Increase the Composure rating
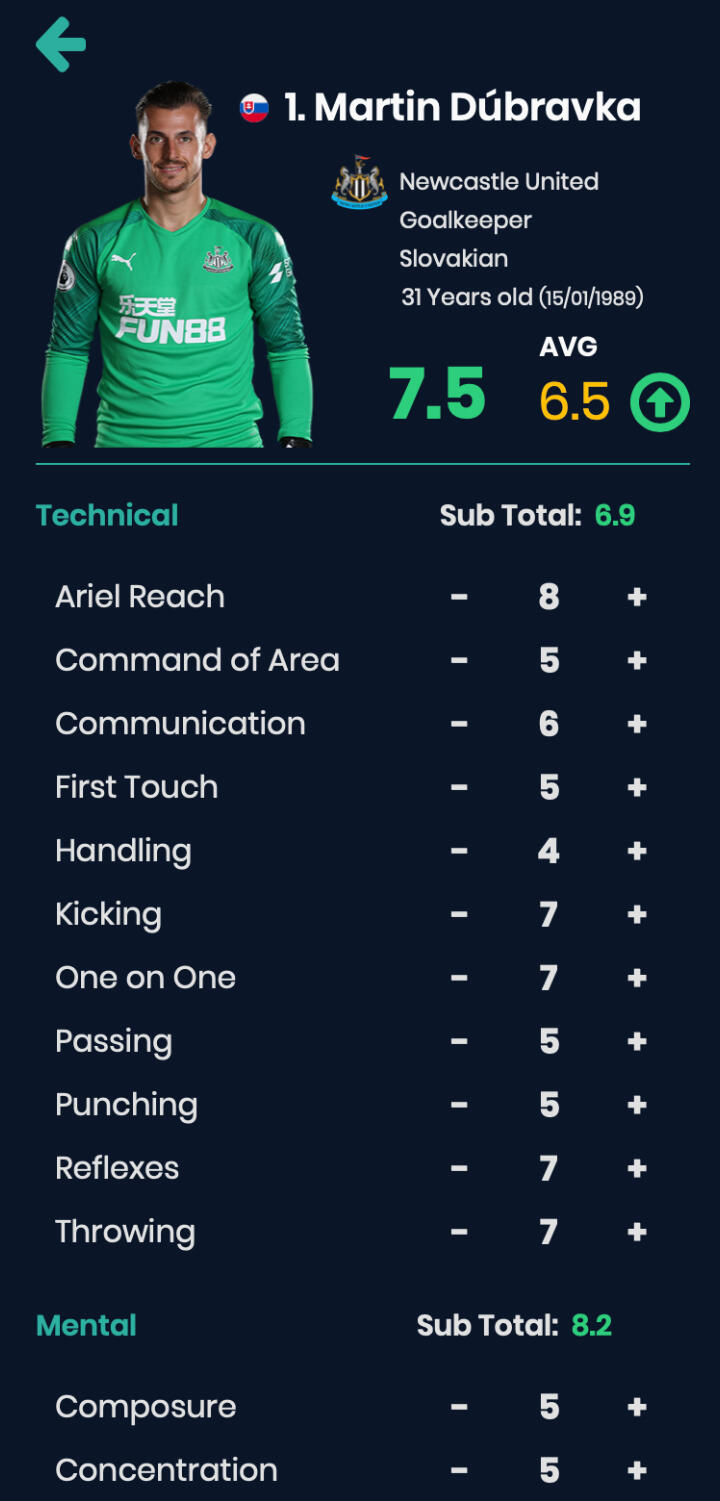This screenshot has width=720, height=1501. point(637,1407)
